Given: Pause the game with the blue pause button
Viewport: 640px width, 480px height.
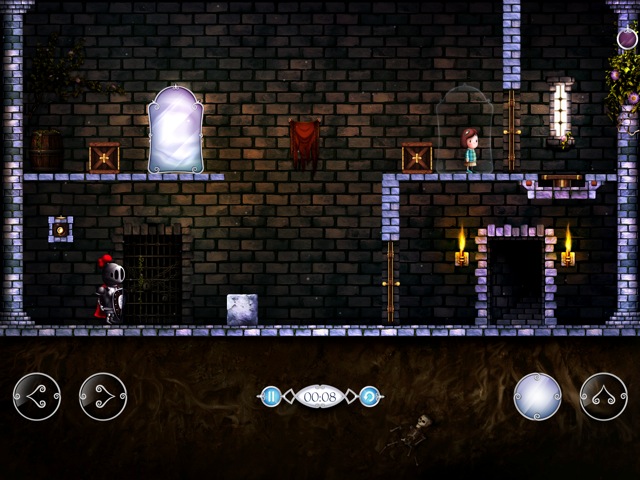Looking at the screenshot, I should 270,396.
